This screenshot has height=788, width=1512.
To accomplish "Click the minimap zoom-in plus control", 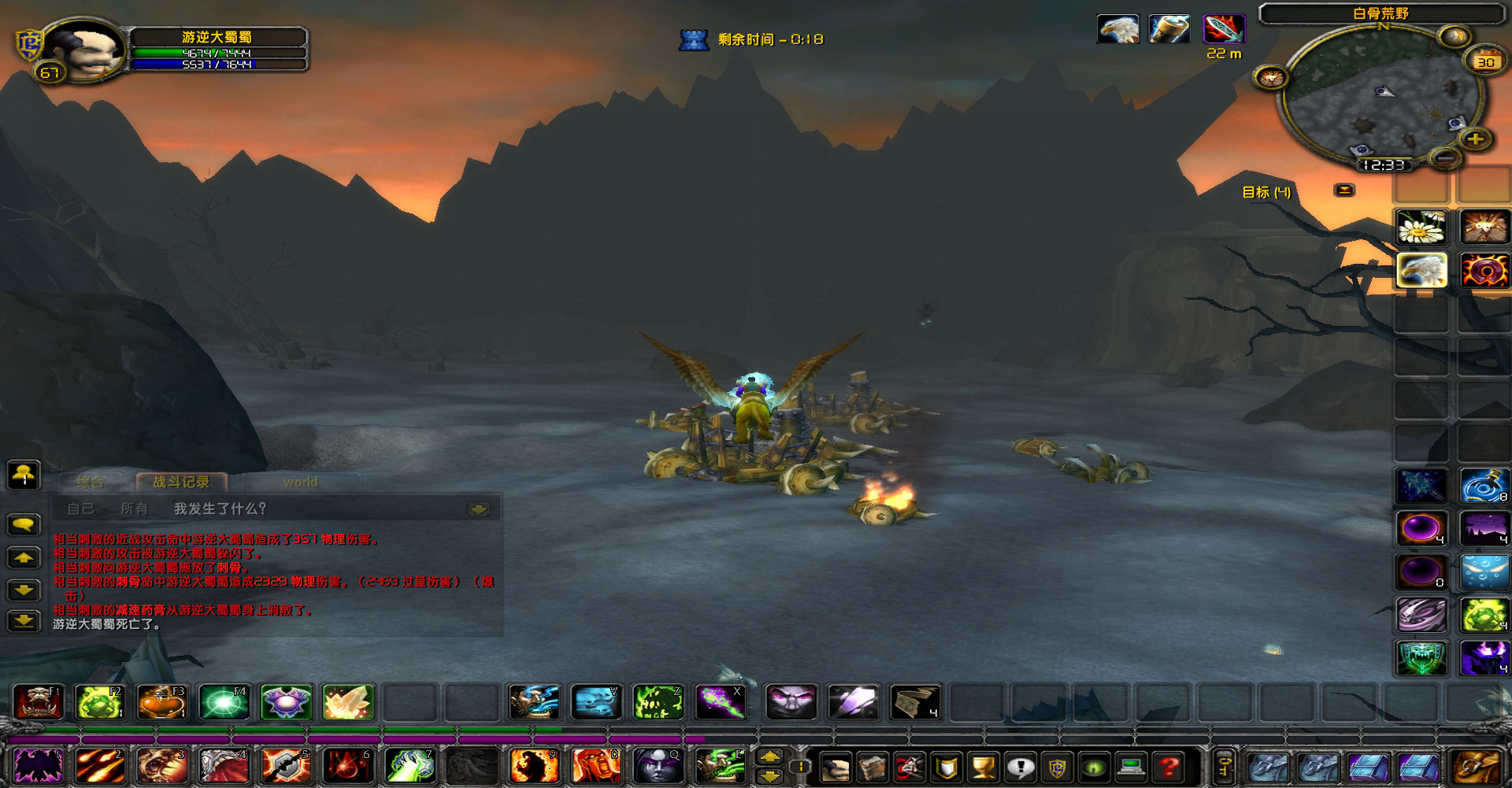I will point(1474,140).
